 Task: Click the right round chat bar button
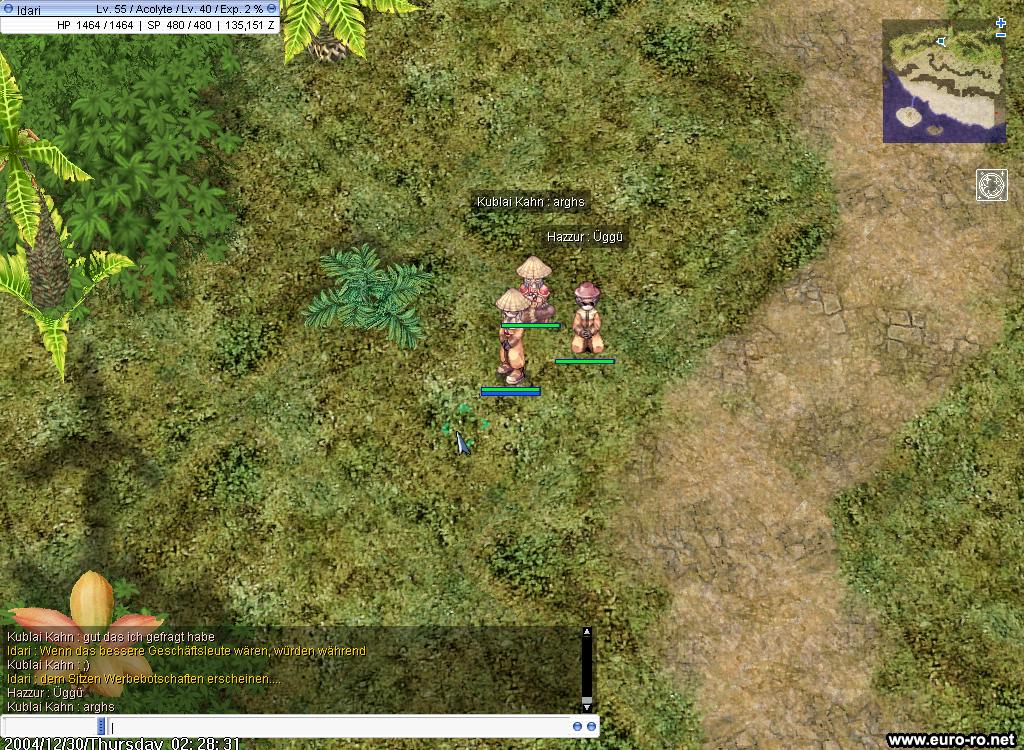592,727
